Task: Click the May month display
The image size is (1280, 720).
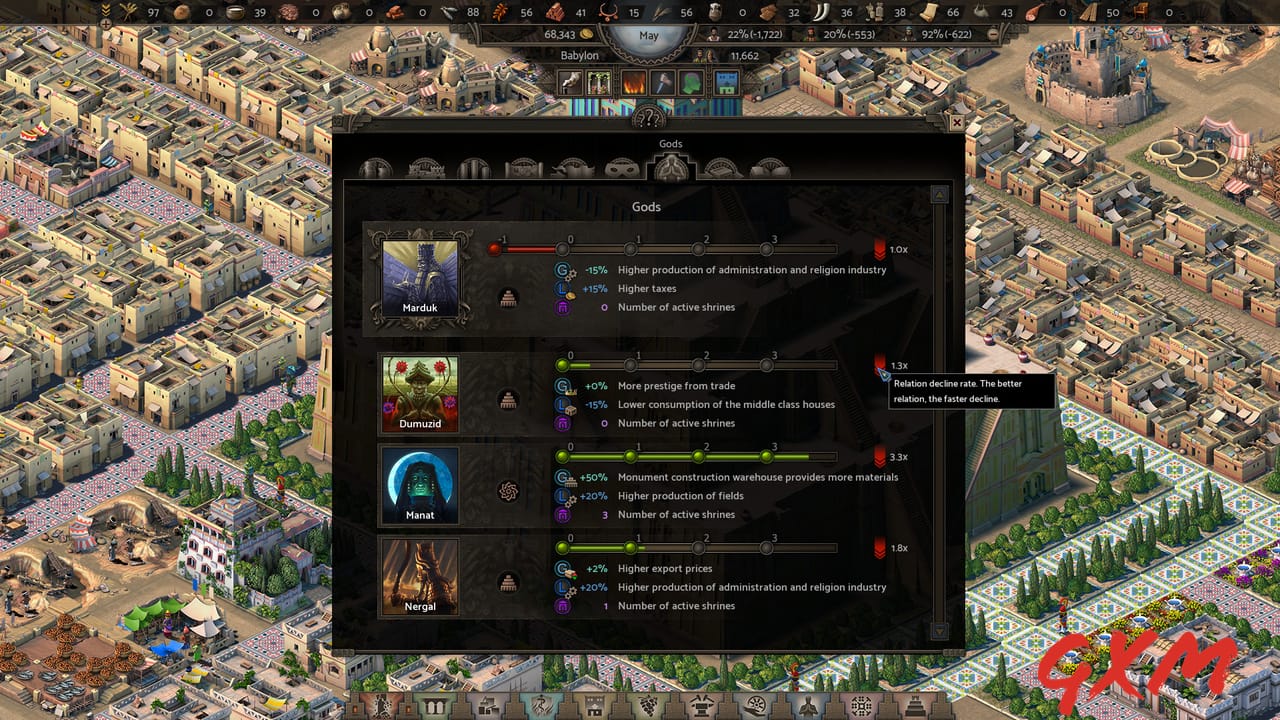Action: click(650, 36)
